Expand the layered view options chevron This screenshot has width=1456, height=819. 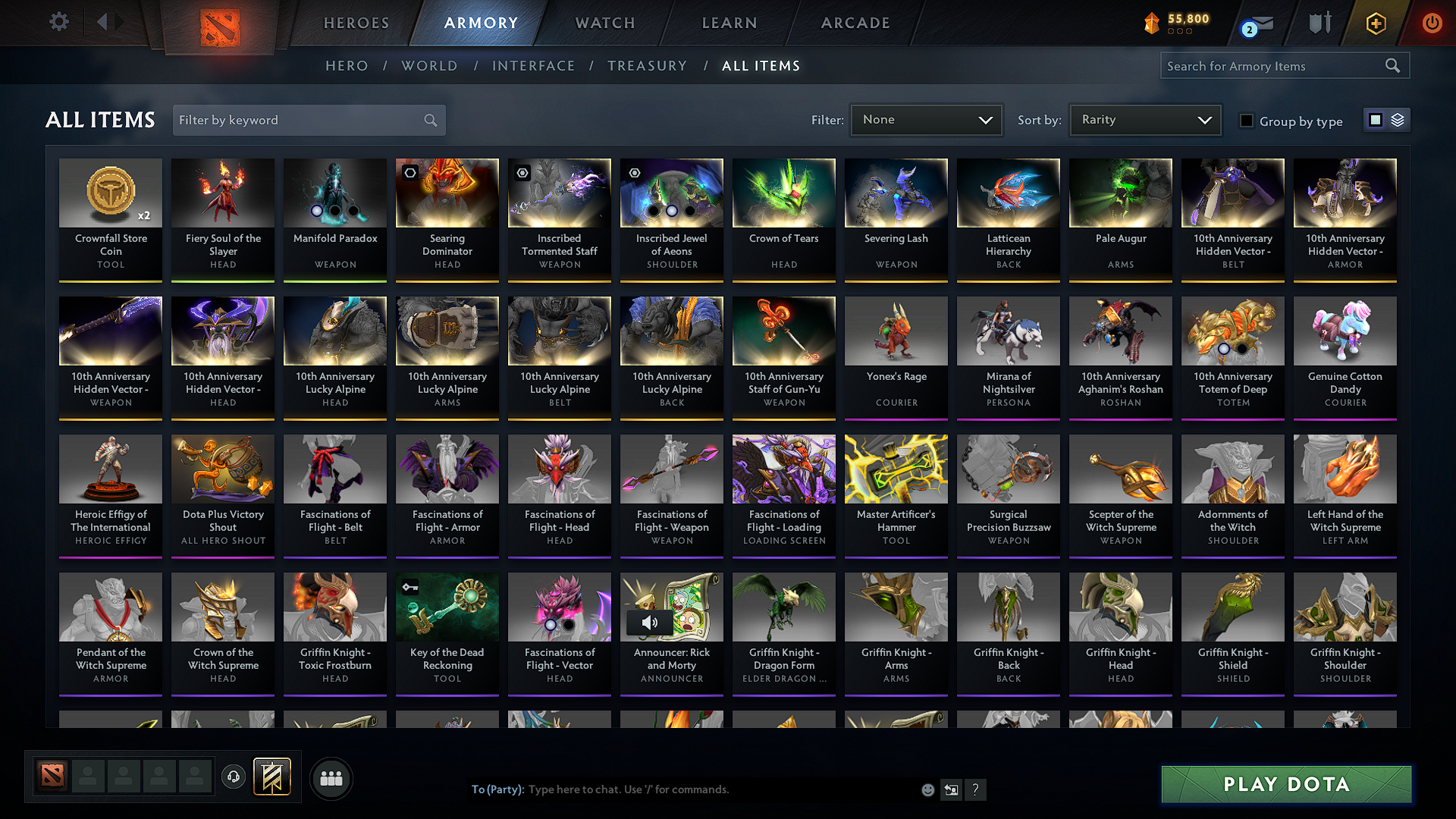[x=1398, y=119]
